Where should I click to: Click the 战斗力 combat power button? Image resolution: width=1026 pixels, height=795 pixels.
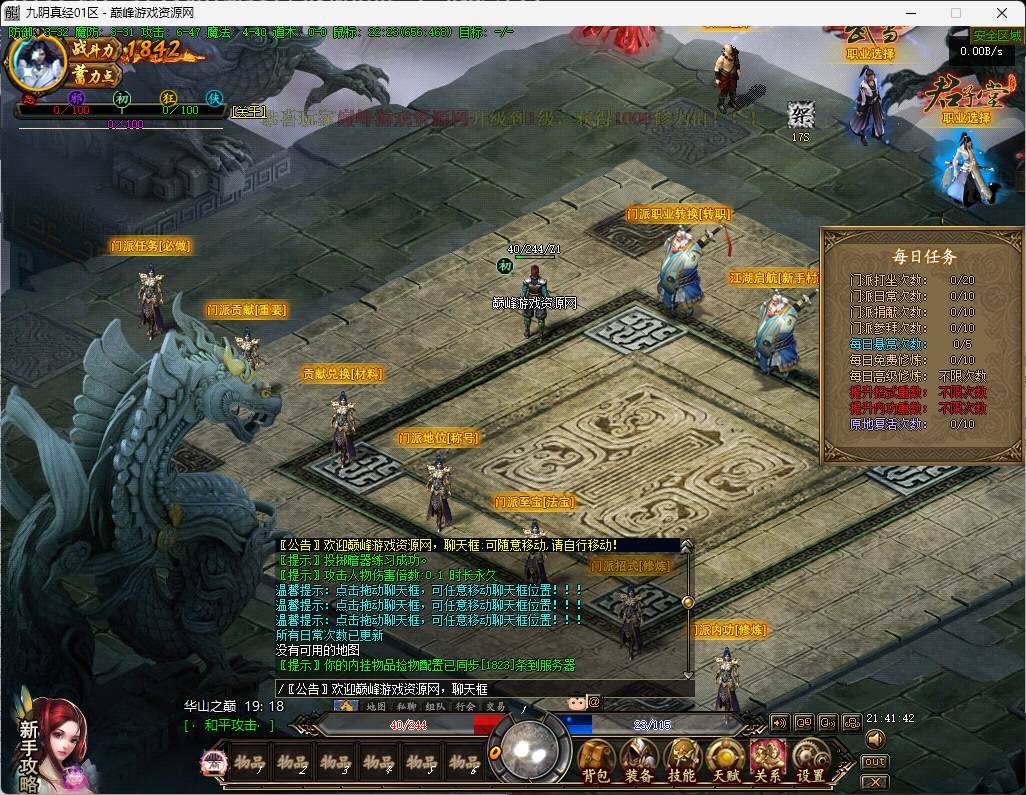(x=95, y=49)
